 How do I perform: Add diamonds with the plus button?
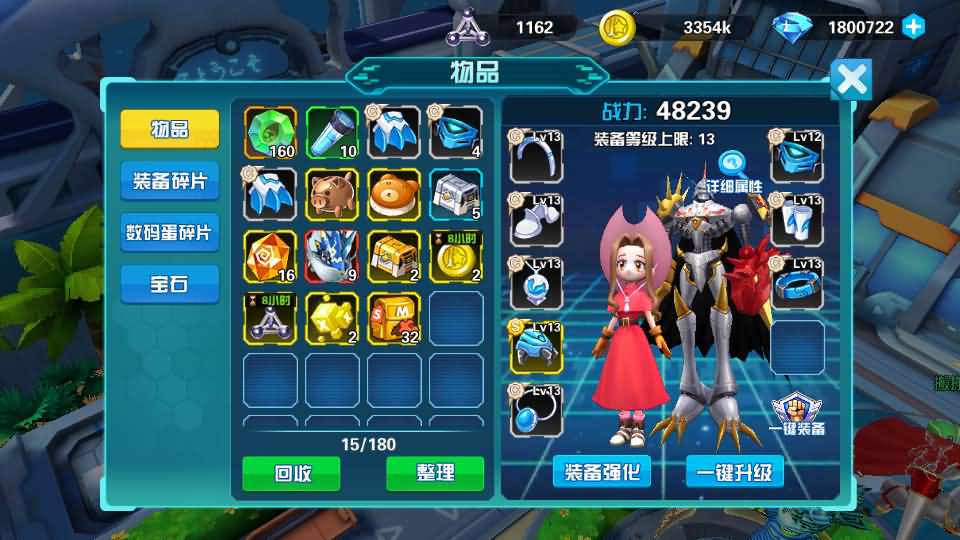(x=913, y=27)
